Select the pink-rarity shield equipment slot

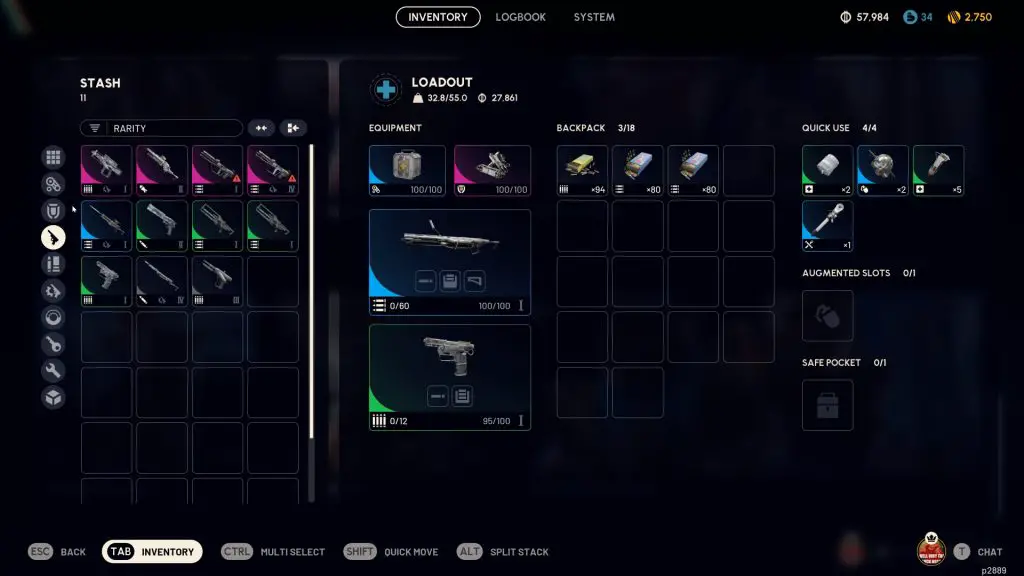pyautogui.click(x=492, y=171)
